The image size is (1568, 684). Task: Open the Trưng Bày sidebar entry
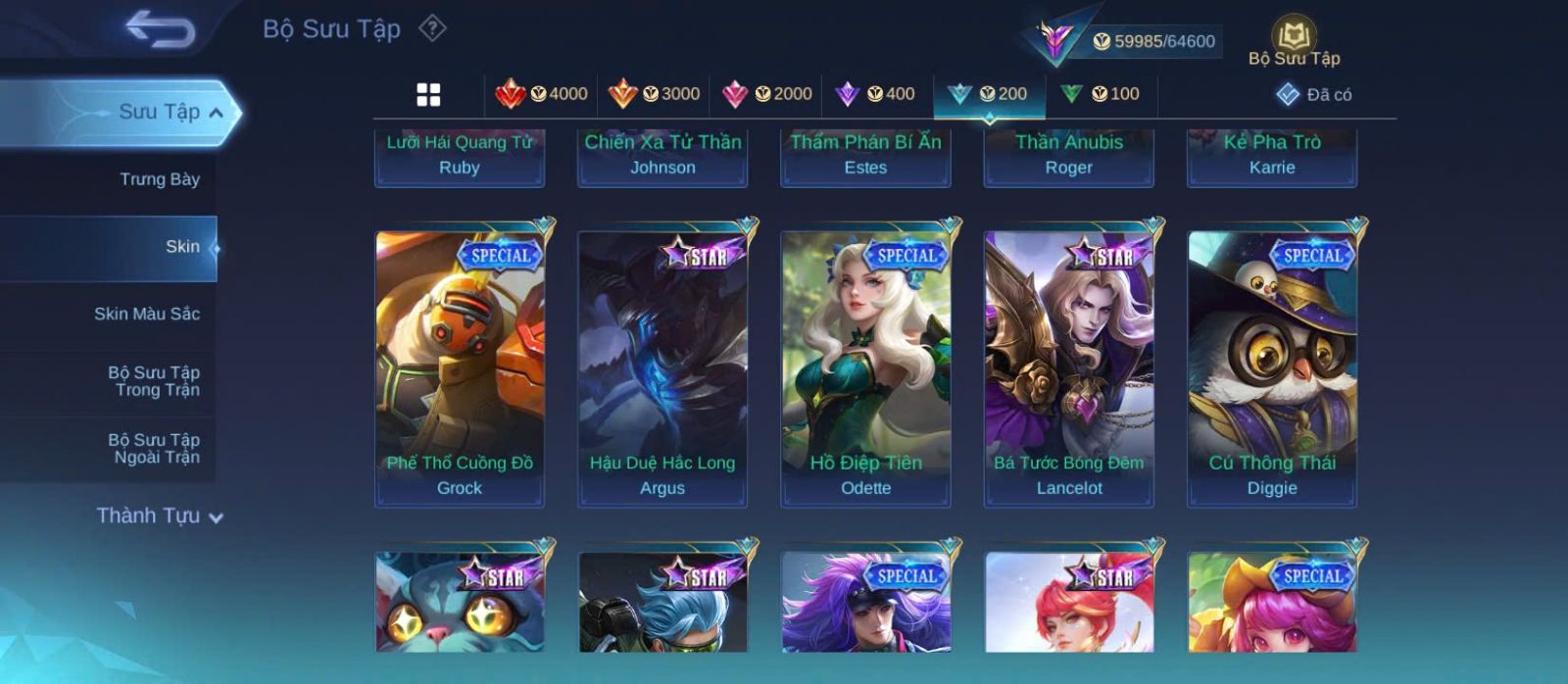coord(159,179)
